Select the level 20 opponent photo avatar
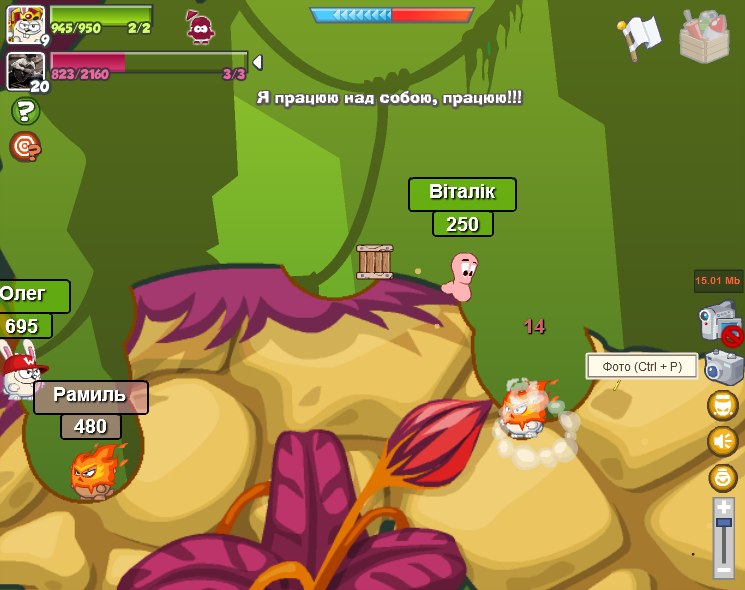Screen dimensions: 745x590 (25, 71)
